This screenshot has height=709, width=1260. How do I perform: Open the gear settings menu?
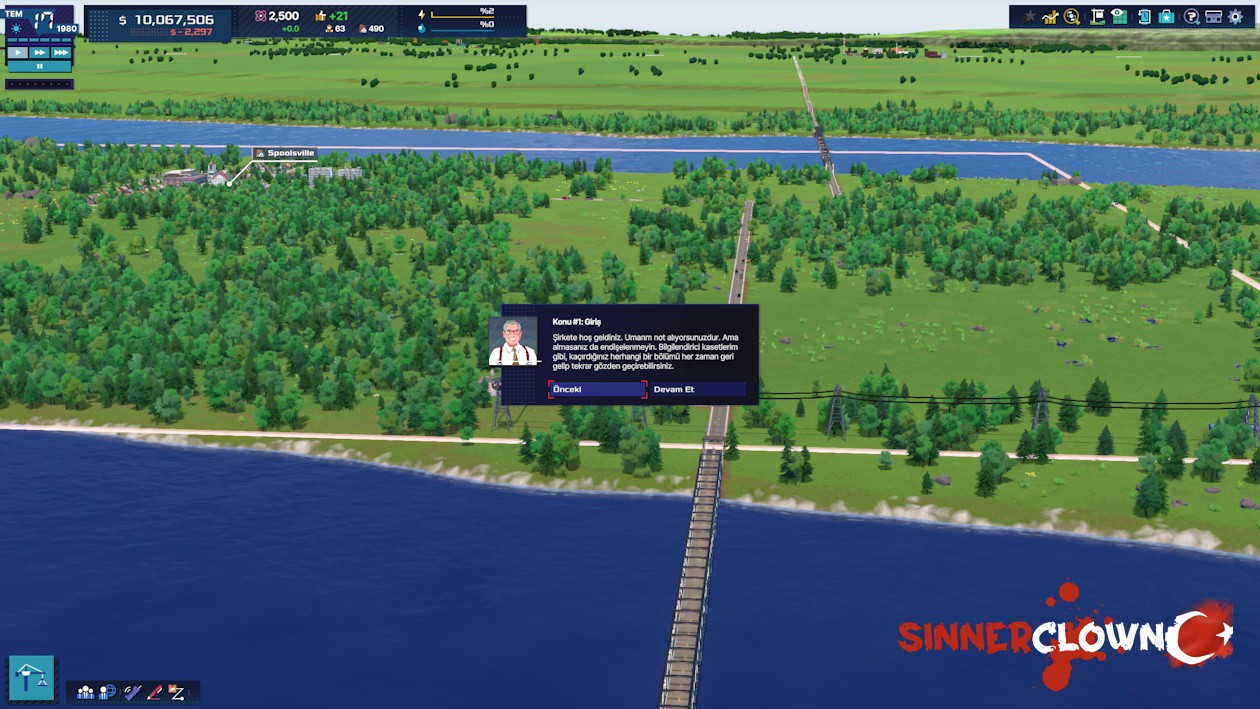point(1236,17)
